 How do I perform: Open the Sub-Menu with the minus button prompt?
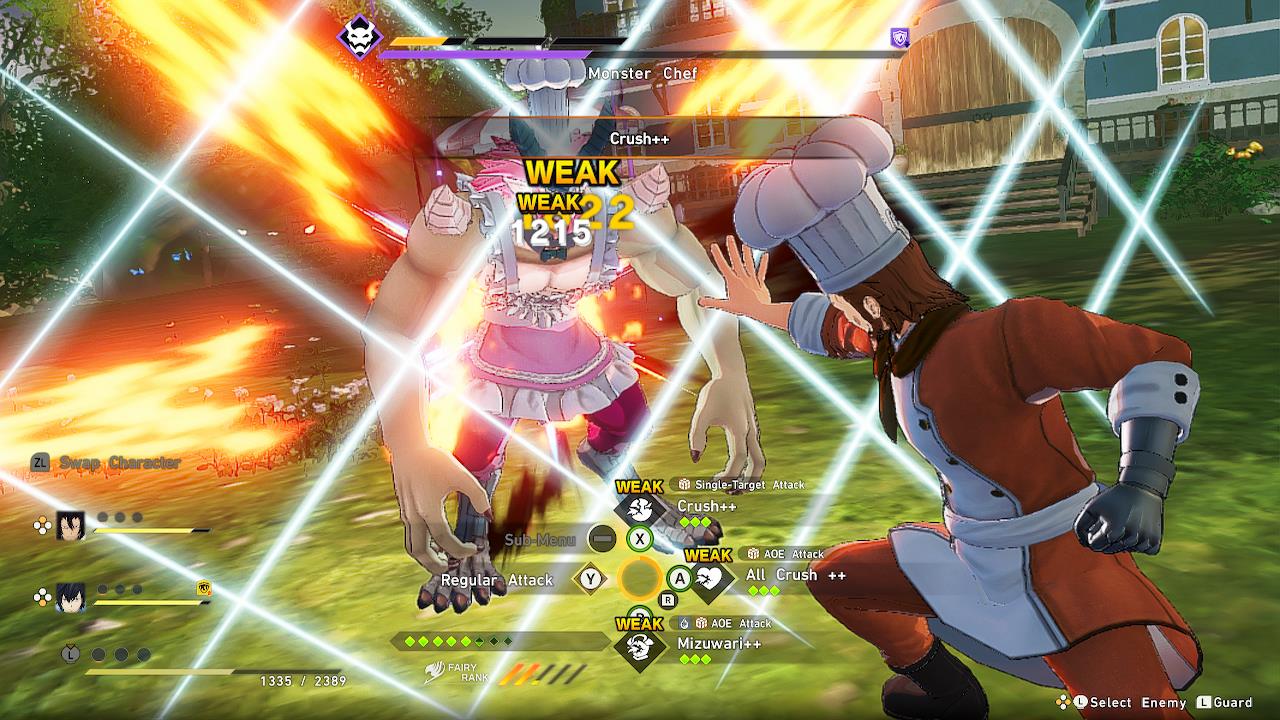pyautogui.click(x=600, y=539)
